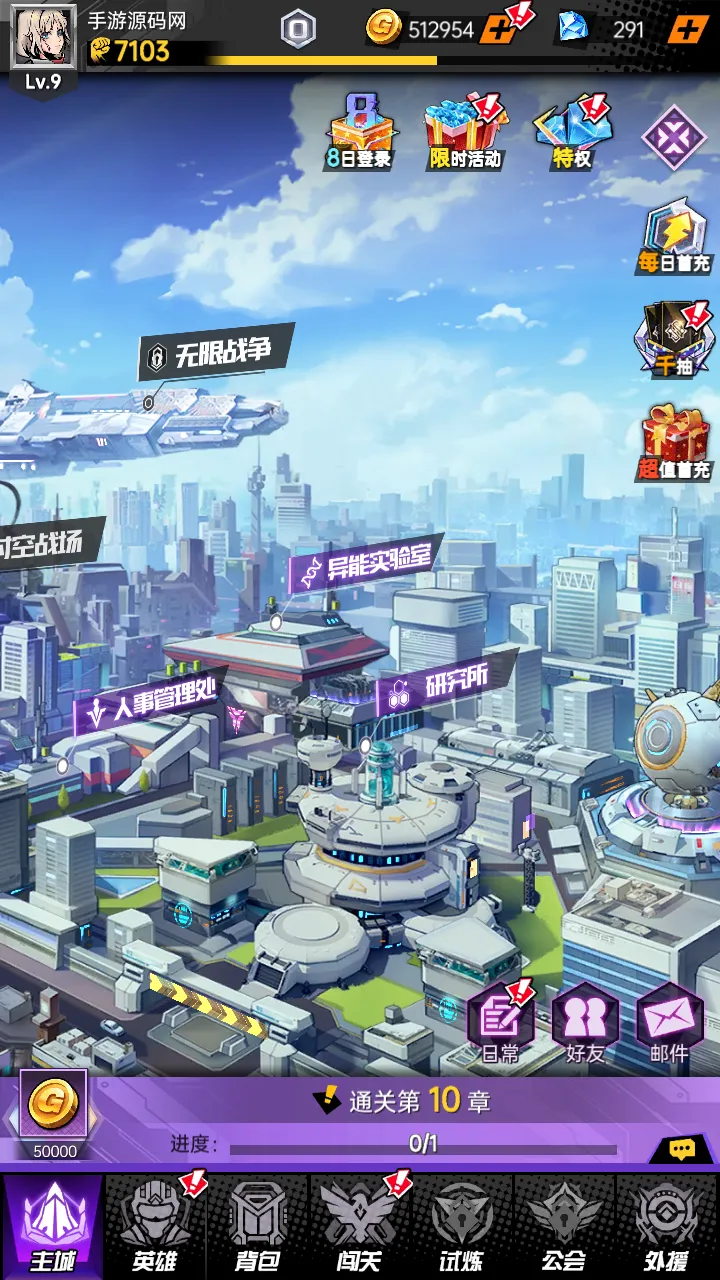Viewport: 720px width, 1280px height.
Task: Open the player avatar profile
Action: point(43,36)
